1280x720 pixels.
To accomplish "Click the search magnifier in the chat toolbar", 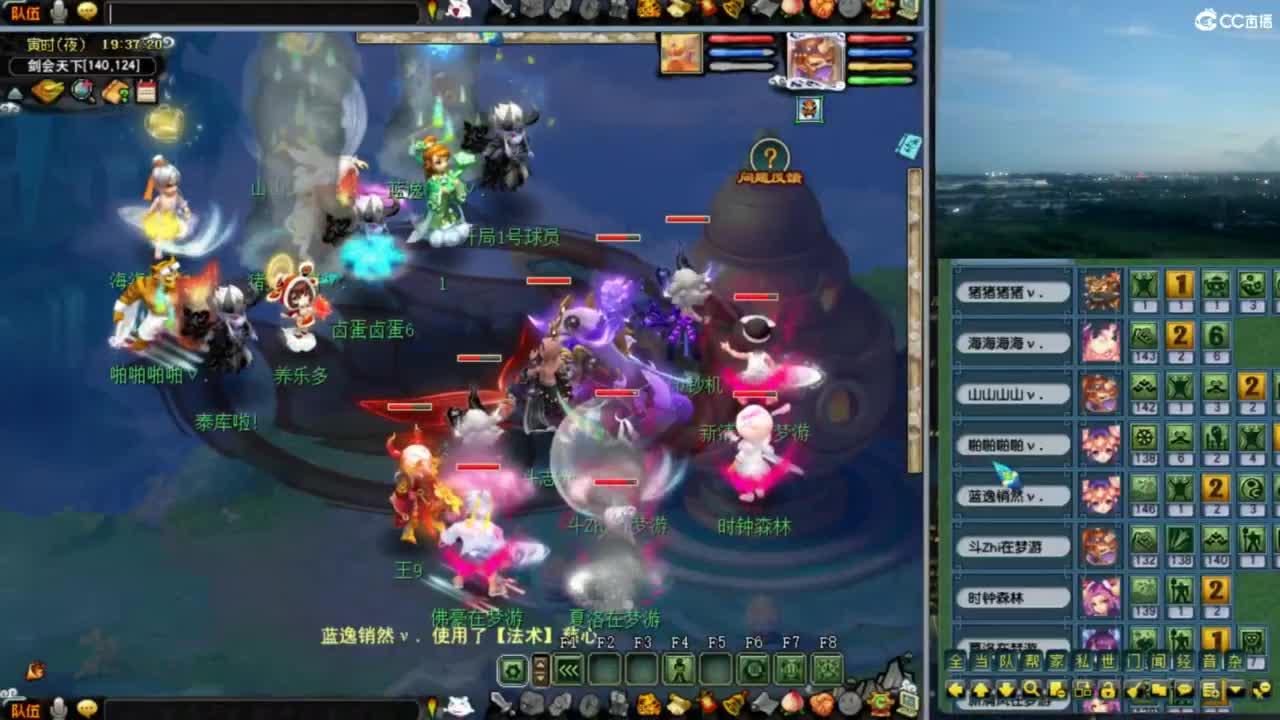I will (x=1032, y=689).
